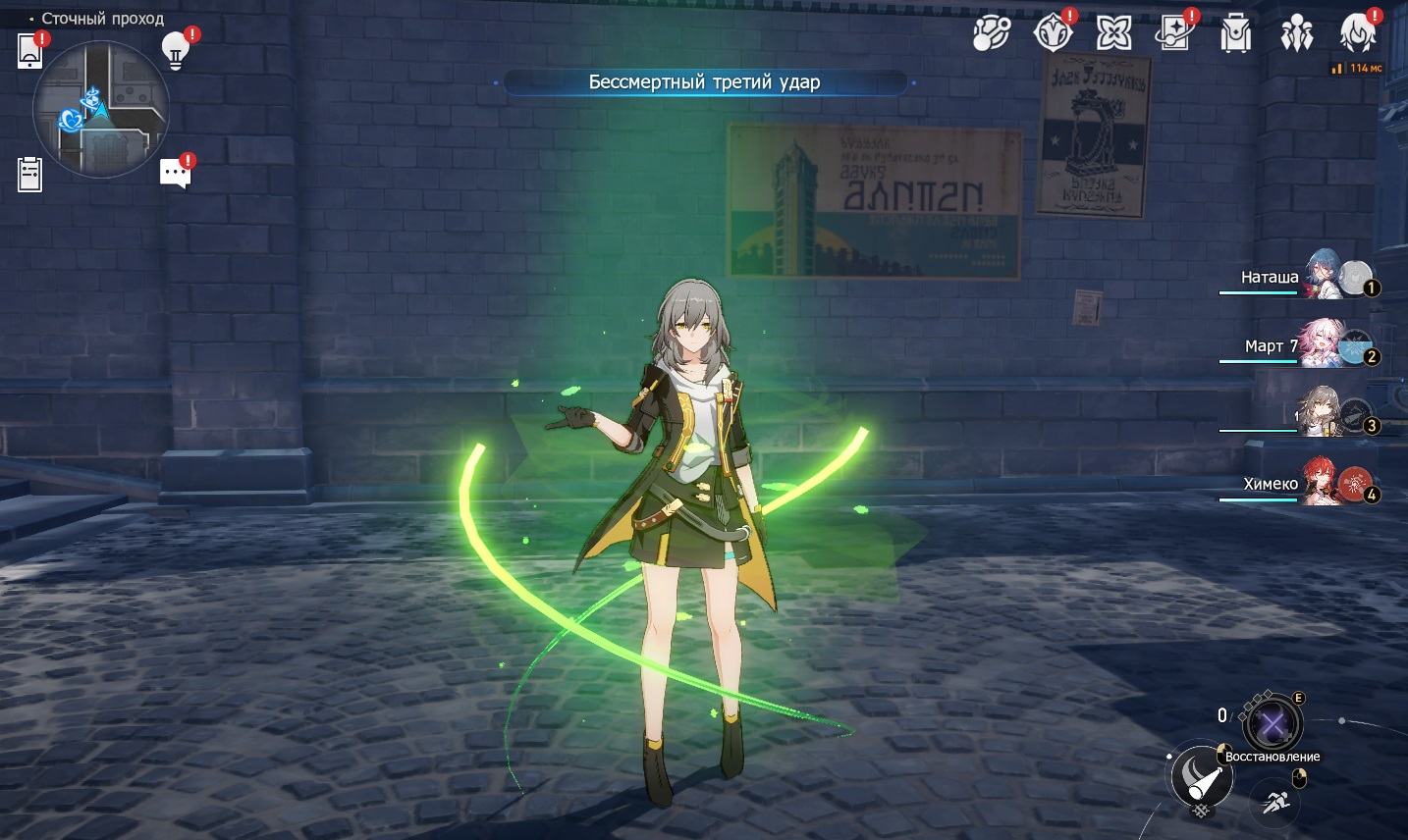The width and height of the screenshot is (1408, 840).
Task: Open the chat speech bubble icon
Action: click(x=175, y=174)
